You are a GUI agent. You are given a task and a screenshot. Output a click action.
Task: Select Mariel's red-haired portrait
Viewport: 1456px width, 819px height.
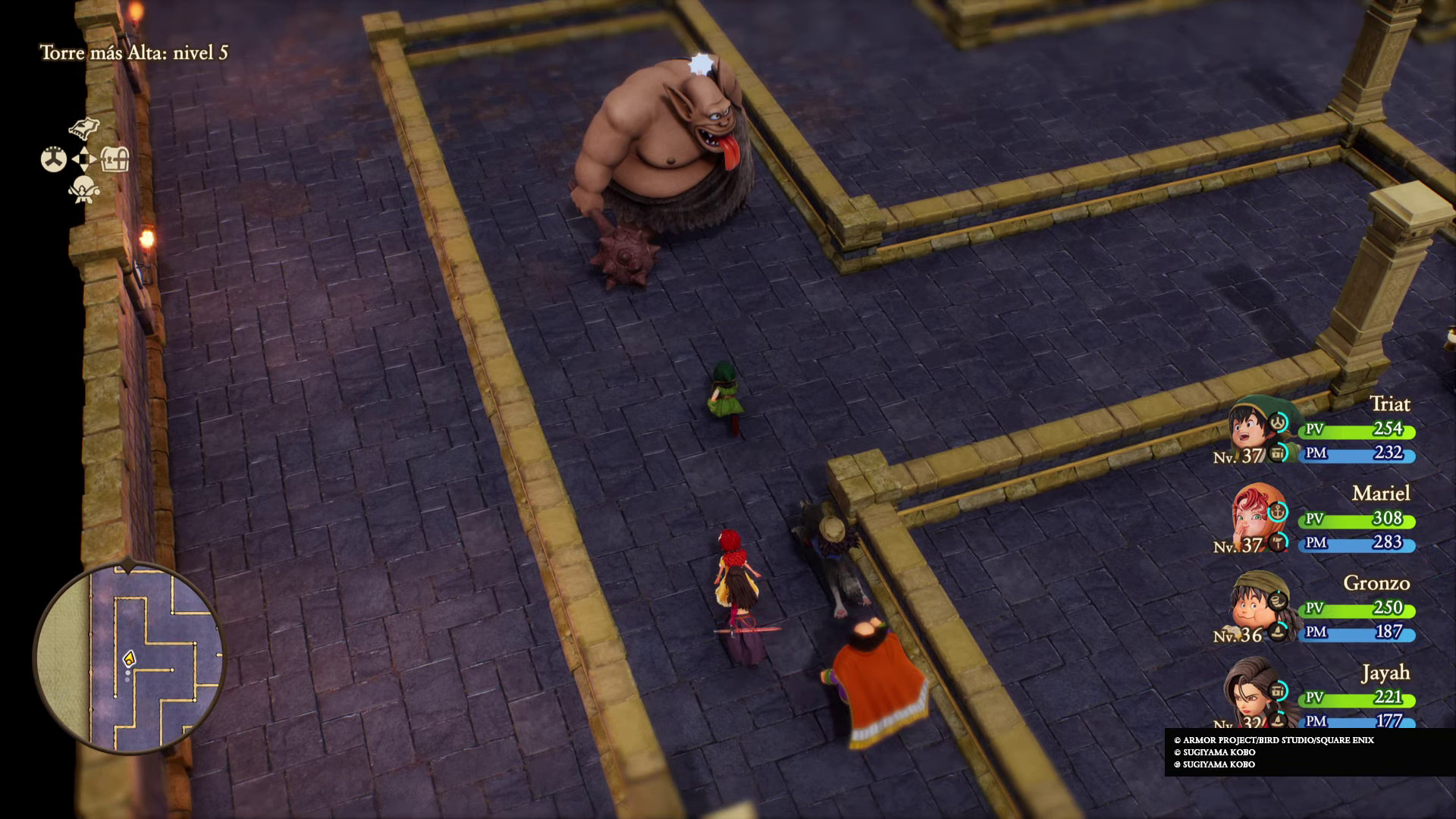tap(1251, 519)
